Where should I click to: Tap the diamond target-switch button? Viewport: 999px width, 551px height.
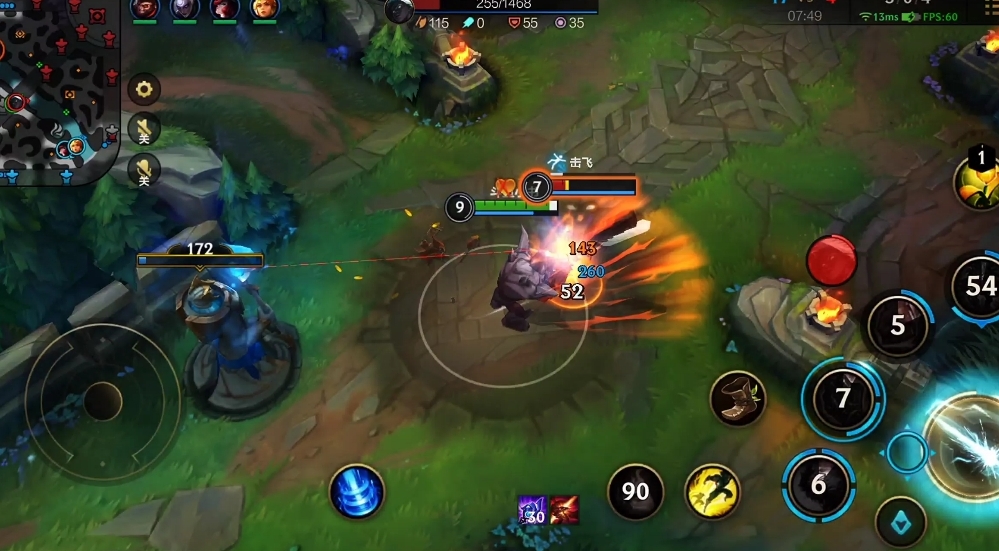[900, 520]
